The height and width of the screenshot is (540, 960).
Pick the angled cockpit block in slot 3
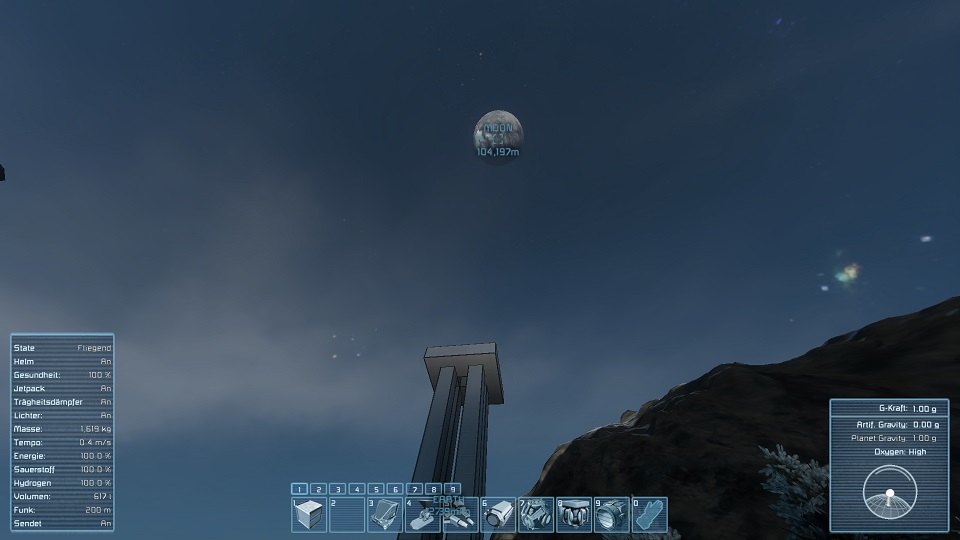point(385,515)
